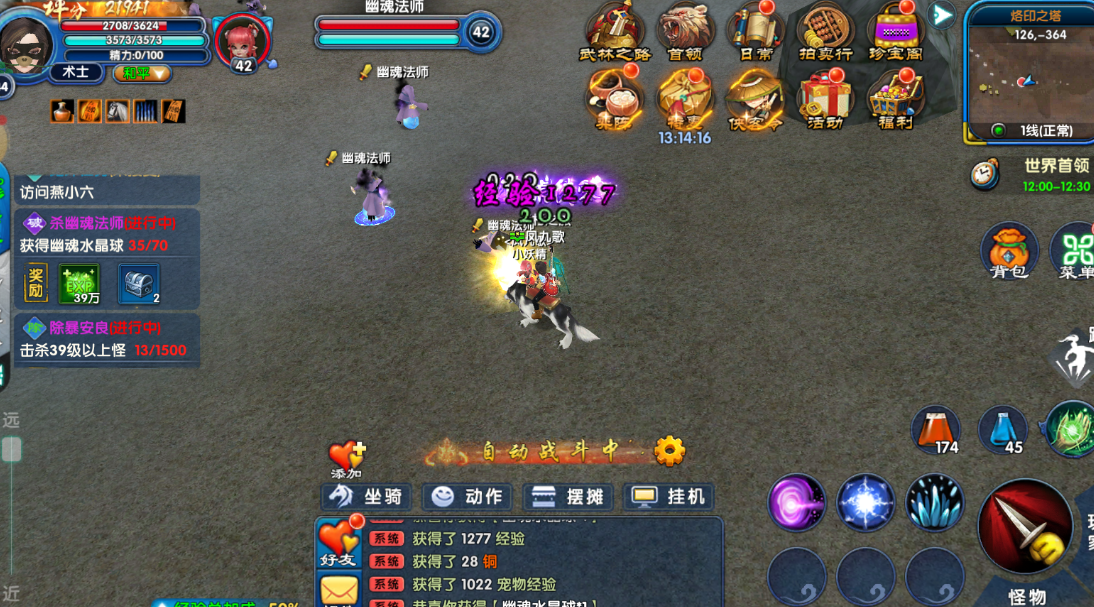Screen dimensions: 1094x607
Task: Click the 摆摊 stall button
Action: pos(568,497)
